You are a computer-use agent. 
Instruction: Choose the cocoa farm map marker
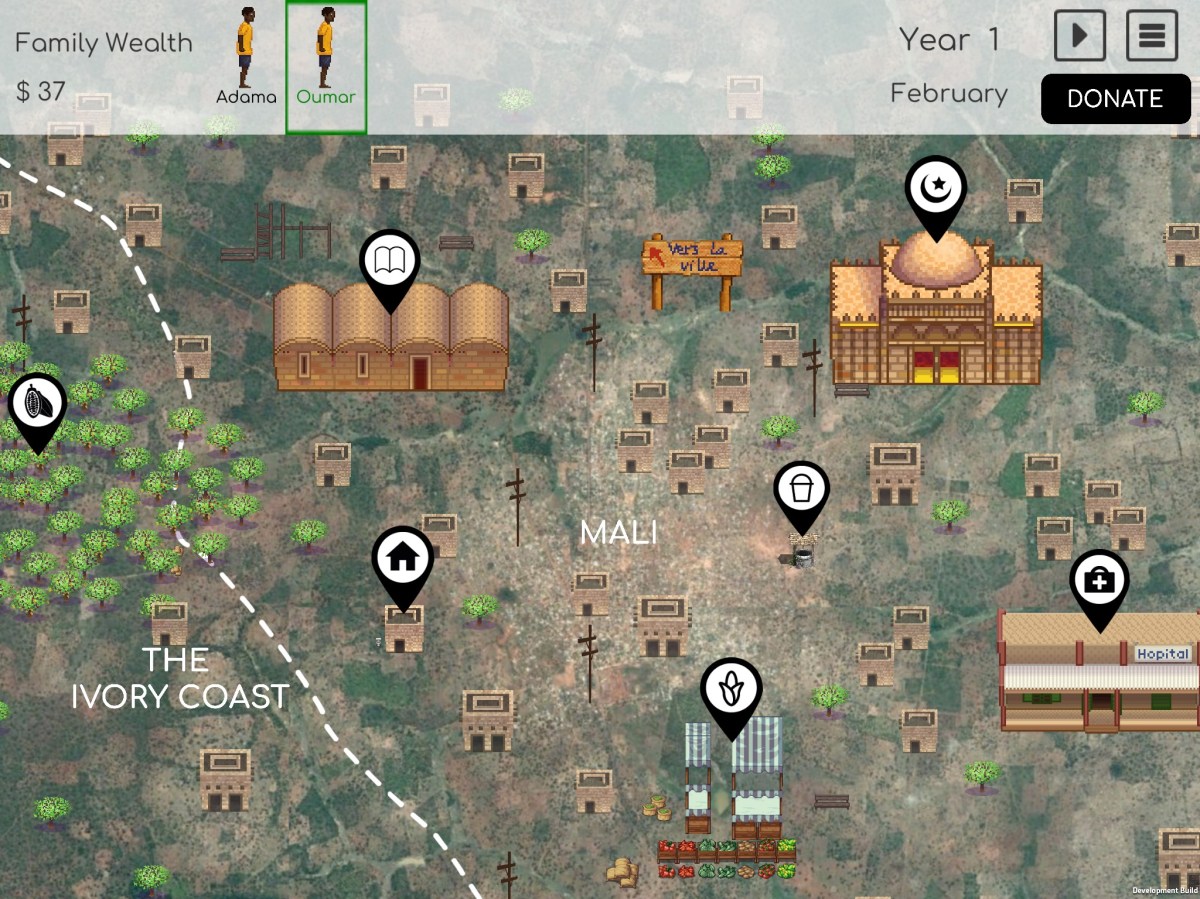tap(37, 406)
